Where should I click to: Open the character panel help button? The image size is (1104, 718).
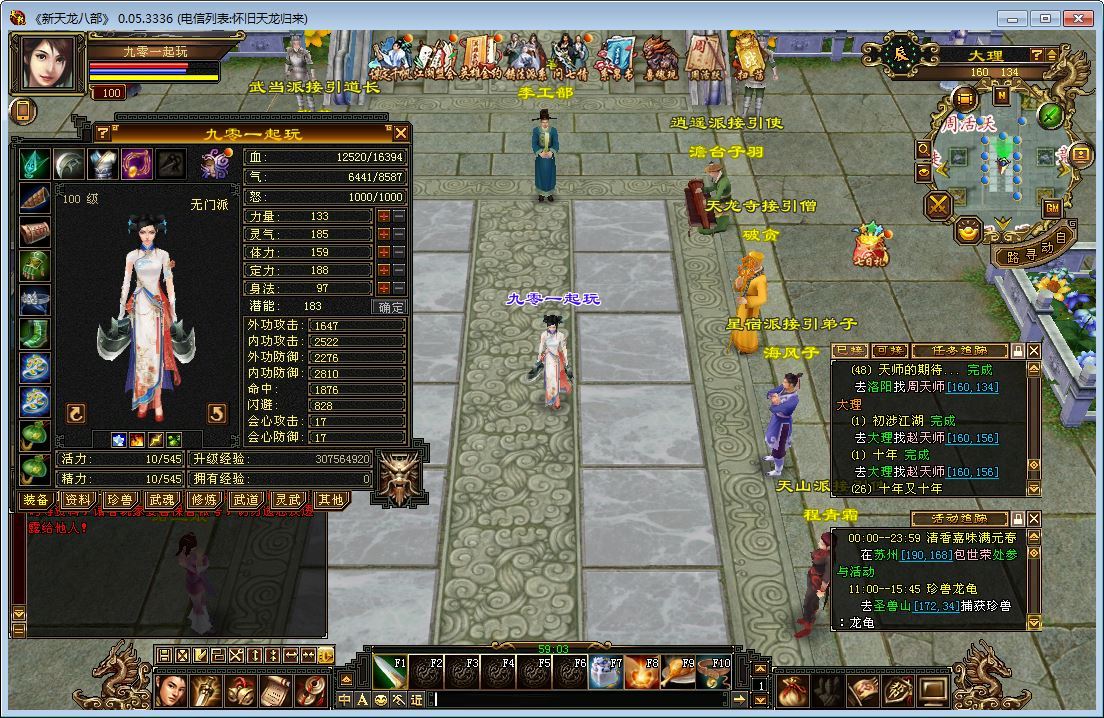point(102,133)
